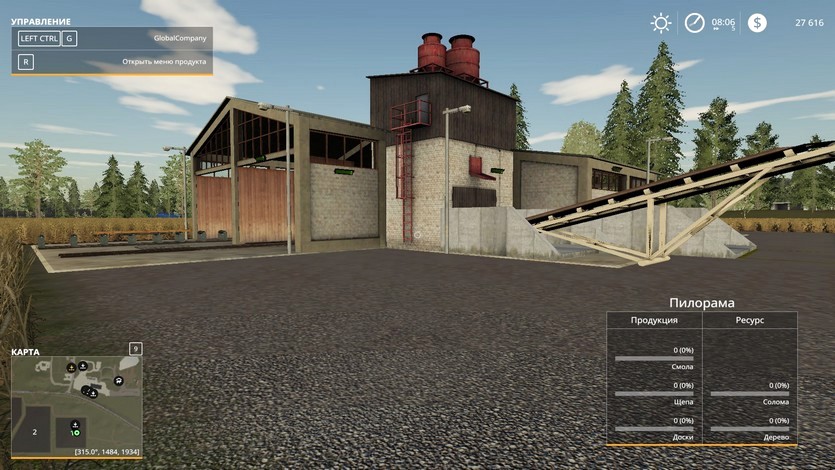835x470 pixels.
Task: Select the sun weather icon
Action: tap(661, 23)
